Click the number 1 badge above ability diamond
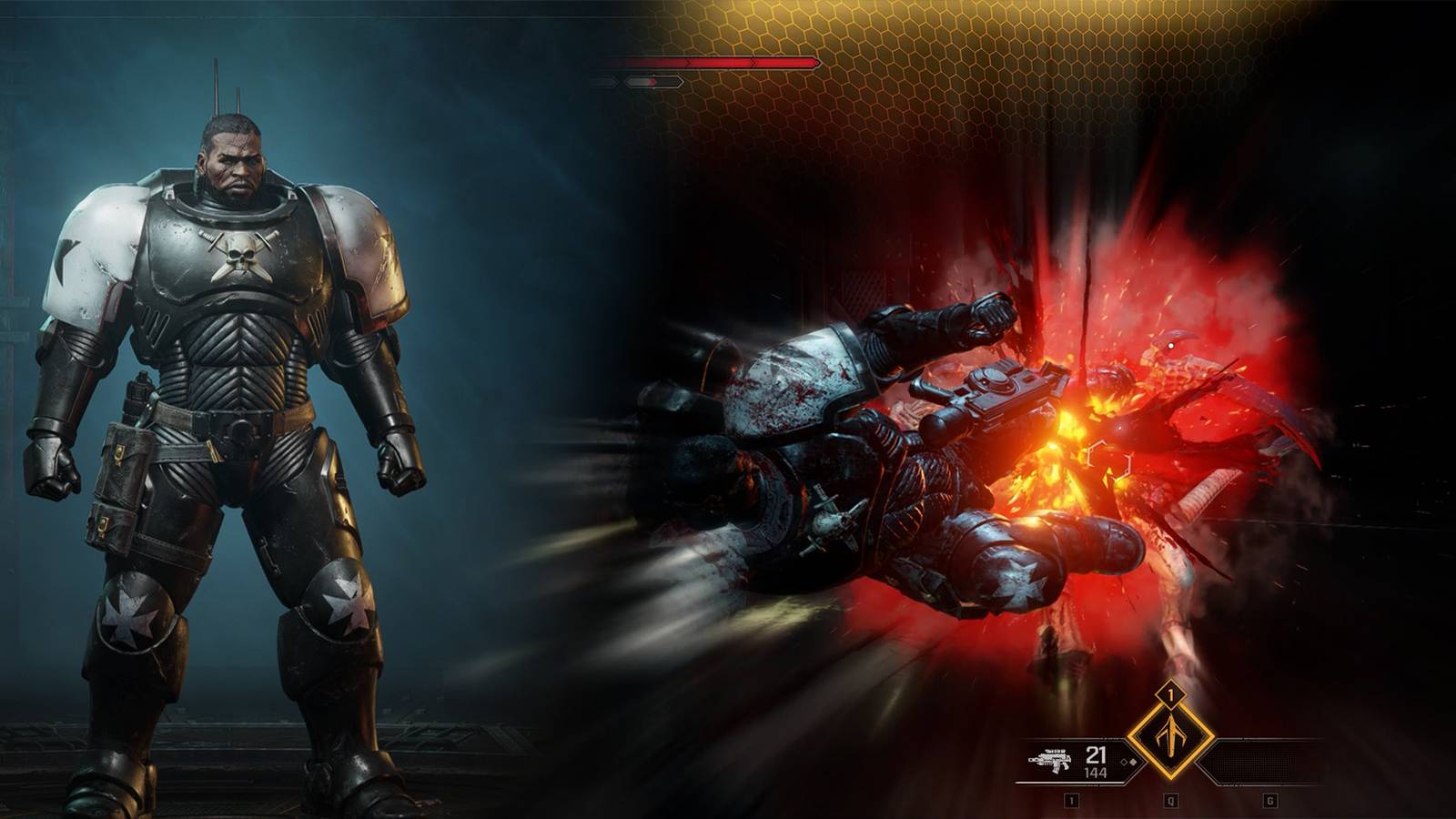 [x=1170, y=695]
